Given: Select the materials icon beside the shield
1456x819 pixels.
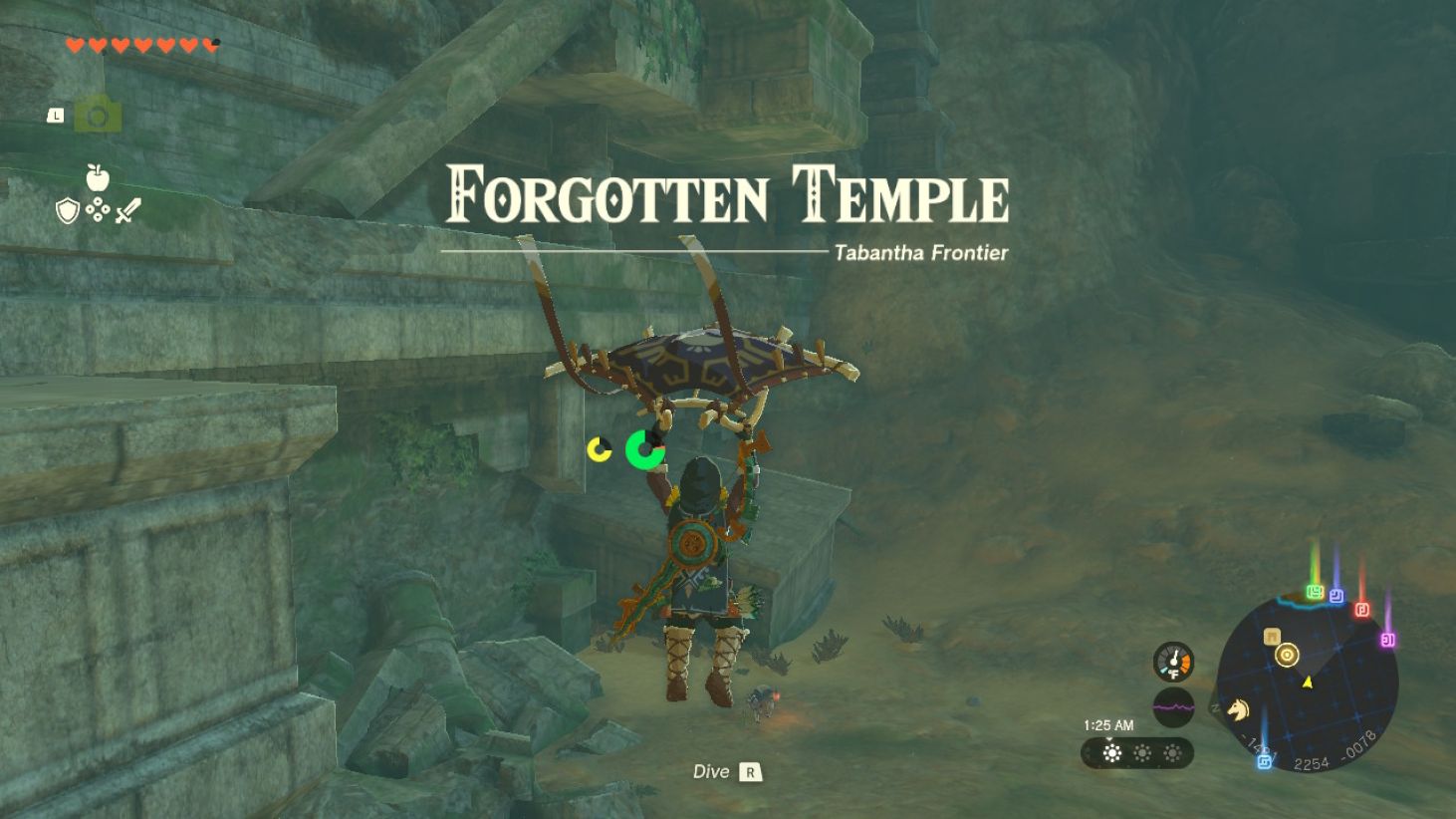Looking at the screenshot, I should (97, 208).
